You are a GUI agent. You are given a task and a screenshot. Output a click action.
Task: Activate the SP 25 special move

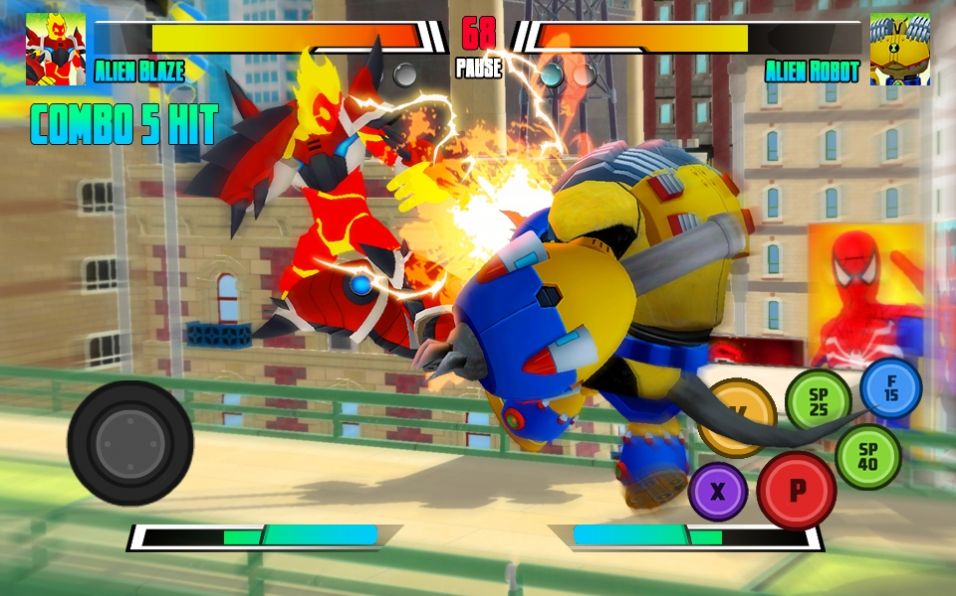point(818,401)
